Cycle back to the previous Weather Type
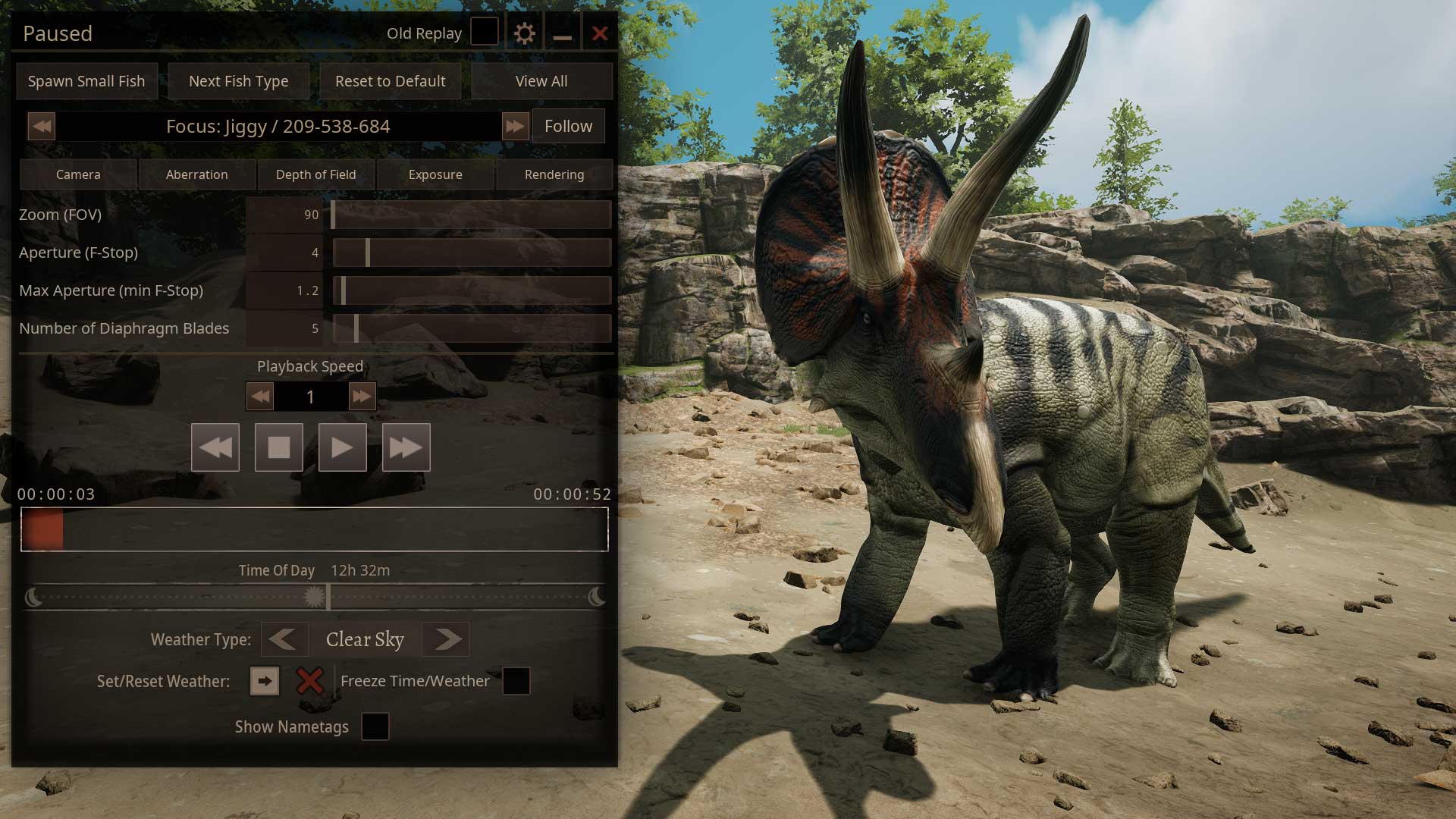 coord(284,639)
